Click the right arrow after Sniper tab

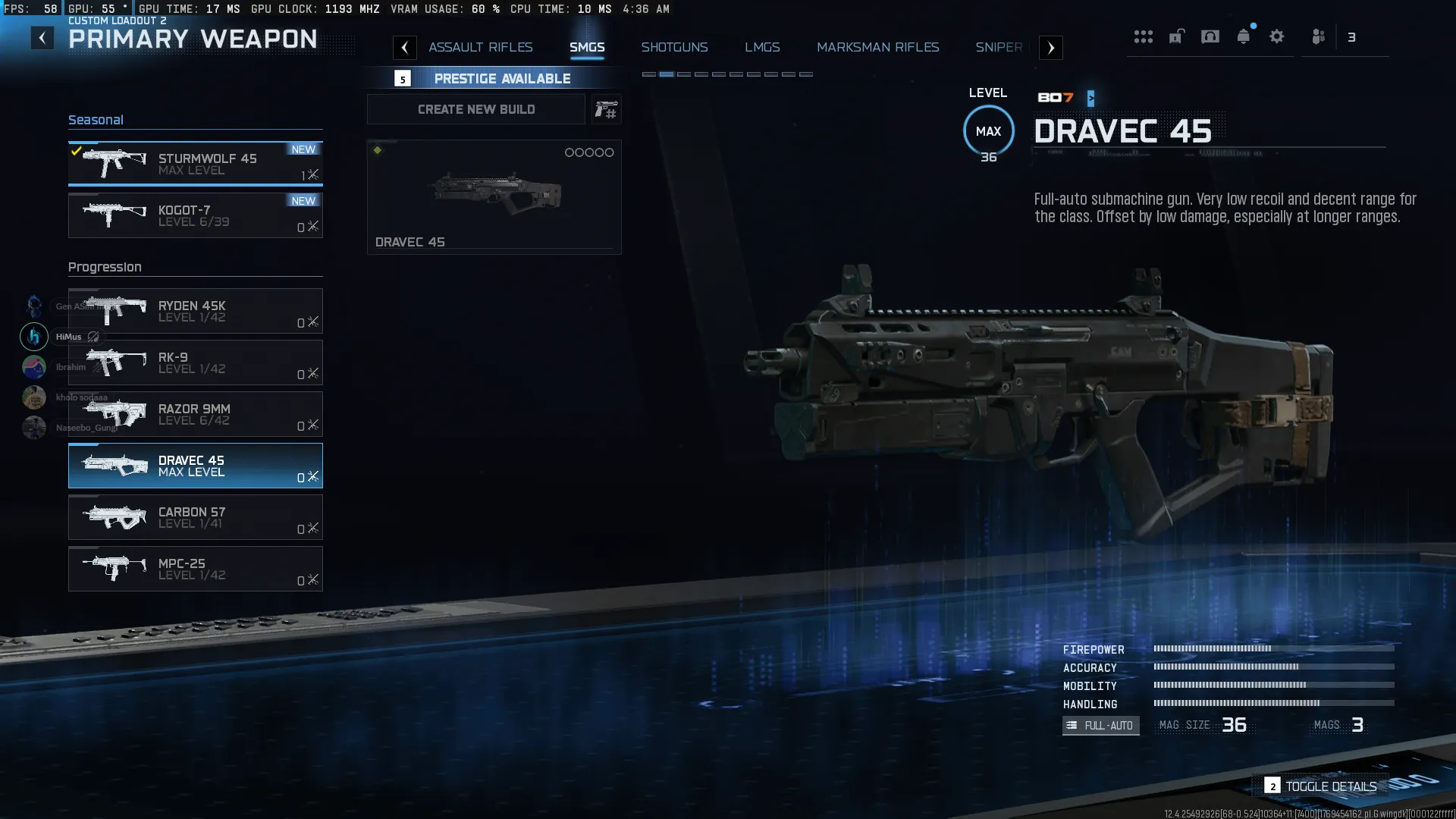1050,47
